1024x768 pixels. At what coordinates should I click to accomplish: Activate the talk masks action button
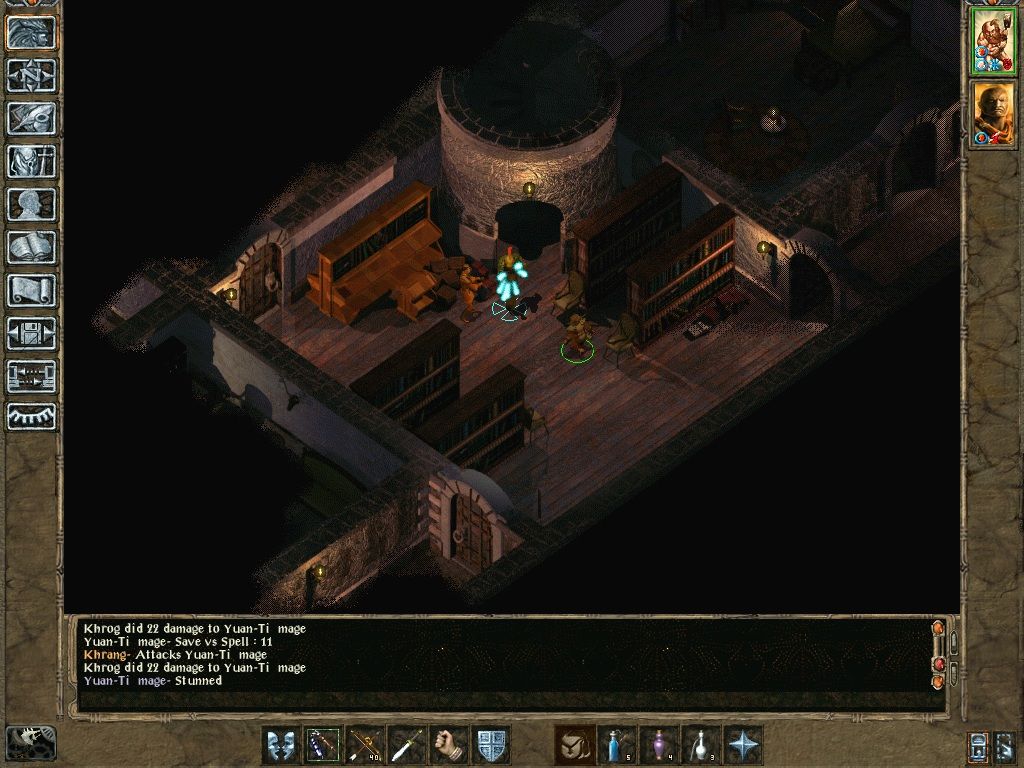pos(281,745)
